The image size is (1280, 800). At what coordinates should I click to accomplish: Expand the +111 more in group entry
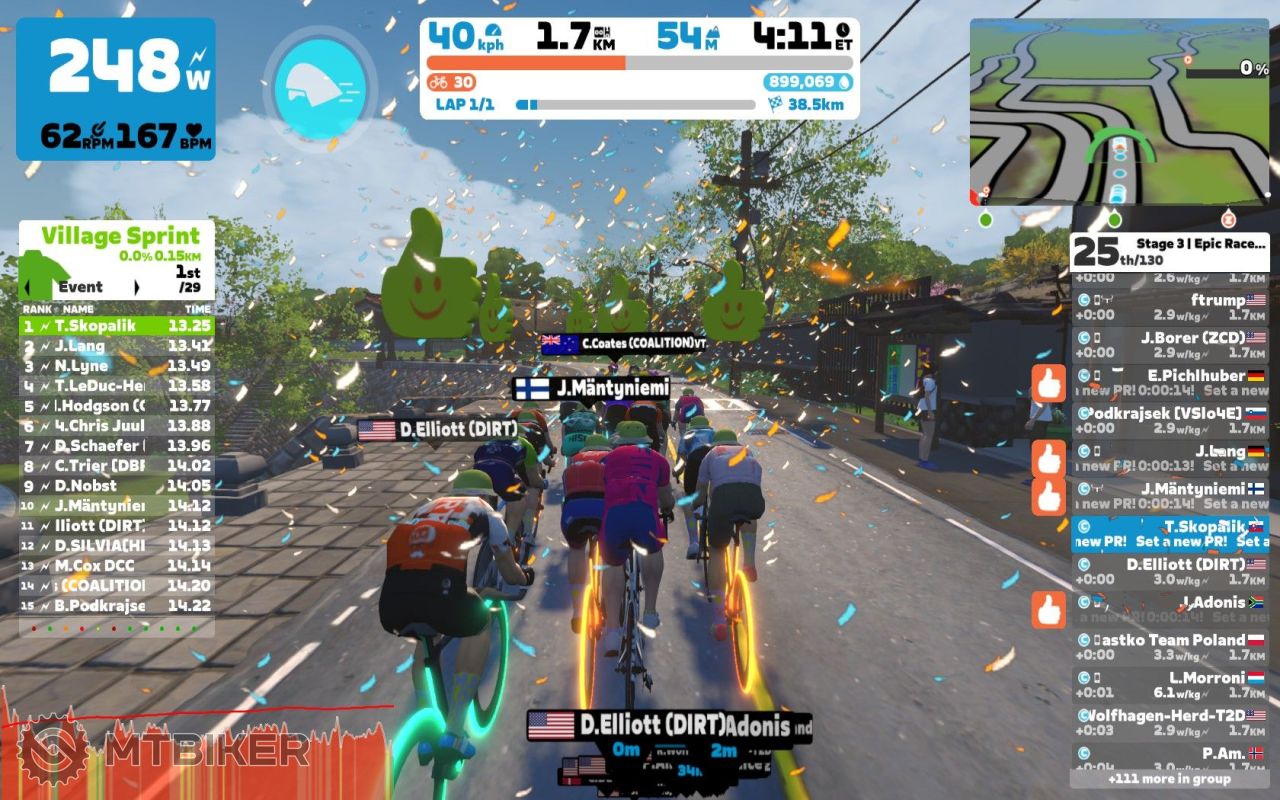click(x=1169, y=778)
